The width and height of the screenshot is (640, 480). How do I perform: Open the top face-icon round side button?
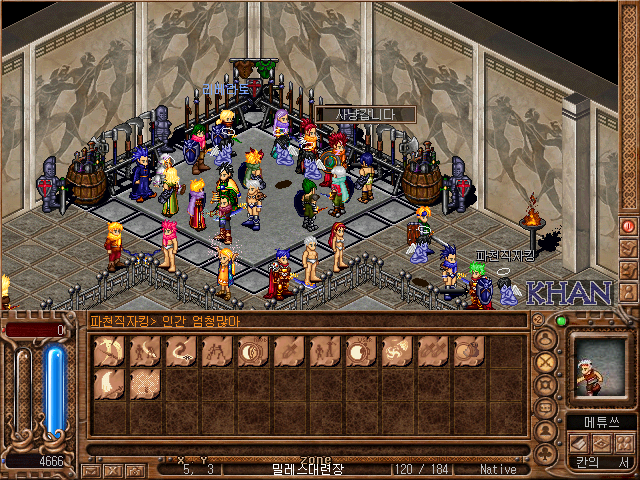coord(546,339)
